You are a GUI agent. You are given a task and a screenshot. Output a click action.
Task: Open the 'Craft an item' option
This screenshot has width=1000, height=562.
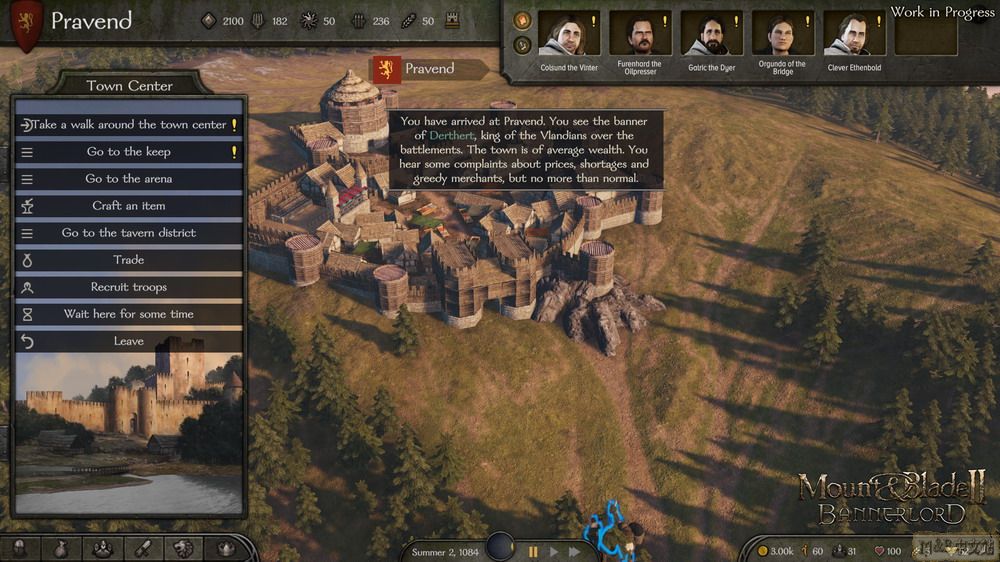pos(129,206)
